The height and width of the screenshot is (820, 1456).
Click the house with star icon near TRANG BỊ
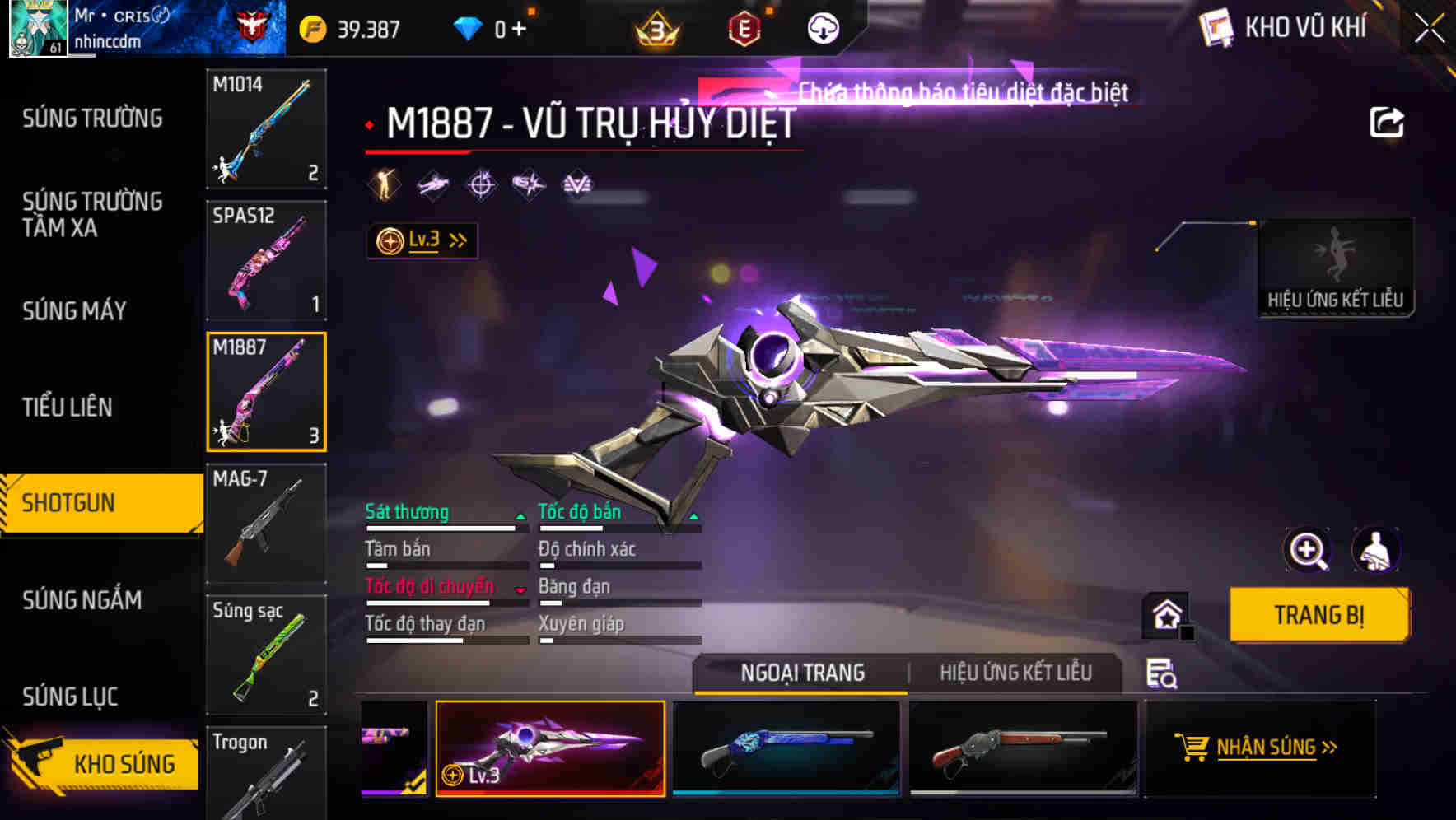click(x=1164, y=615)
